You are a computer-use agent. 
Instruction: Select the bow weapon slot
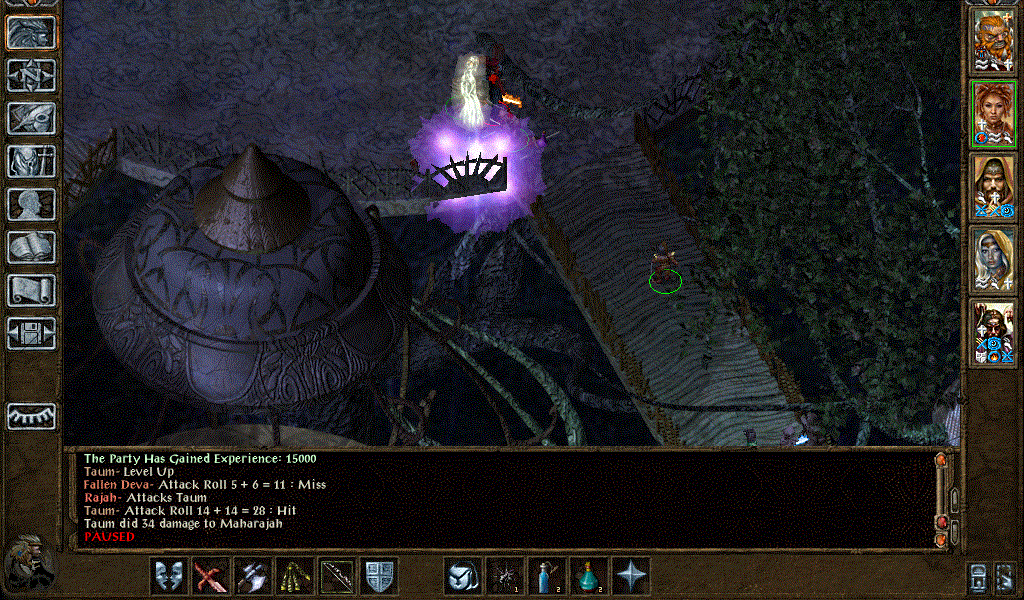point(337,577)
